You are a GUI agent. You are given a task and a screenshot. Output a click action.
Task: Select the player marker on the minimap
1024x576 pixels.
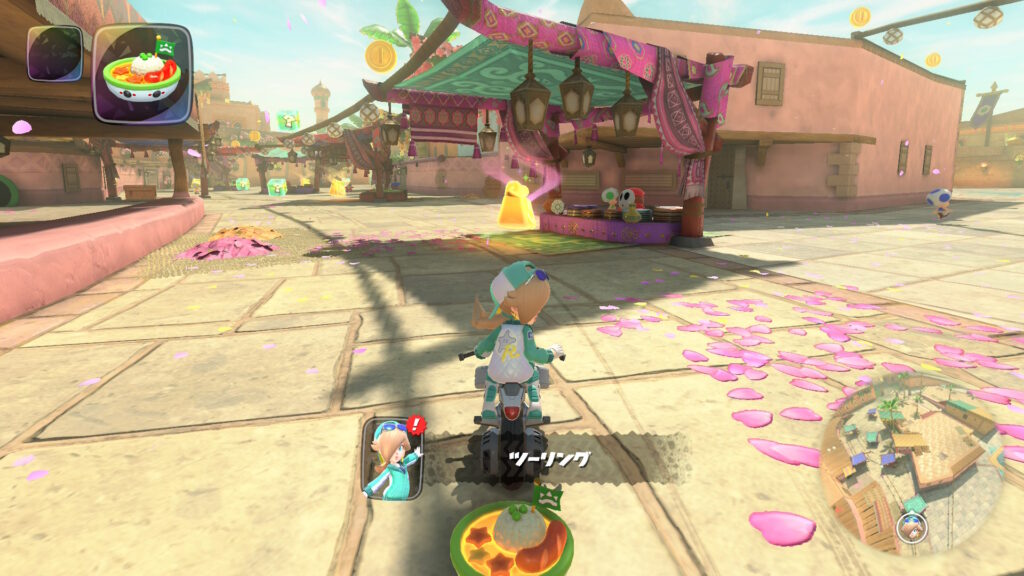(x=910, y=526)
